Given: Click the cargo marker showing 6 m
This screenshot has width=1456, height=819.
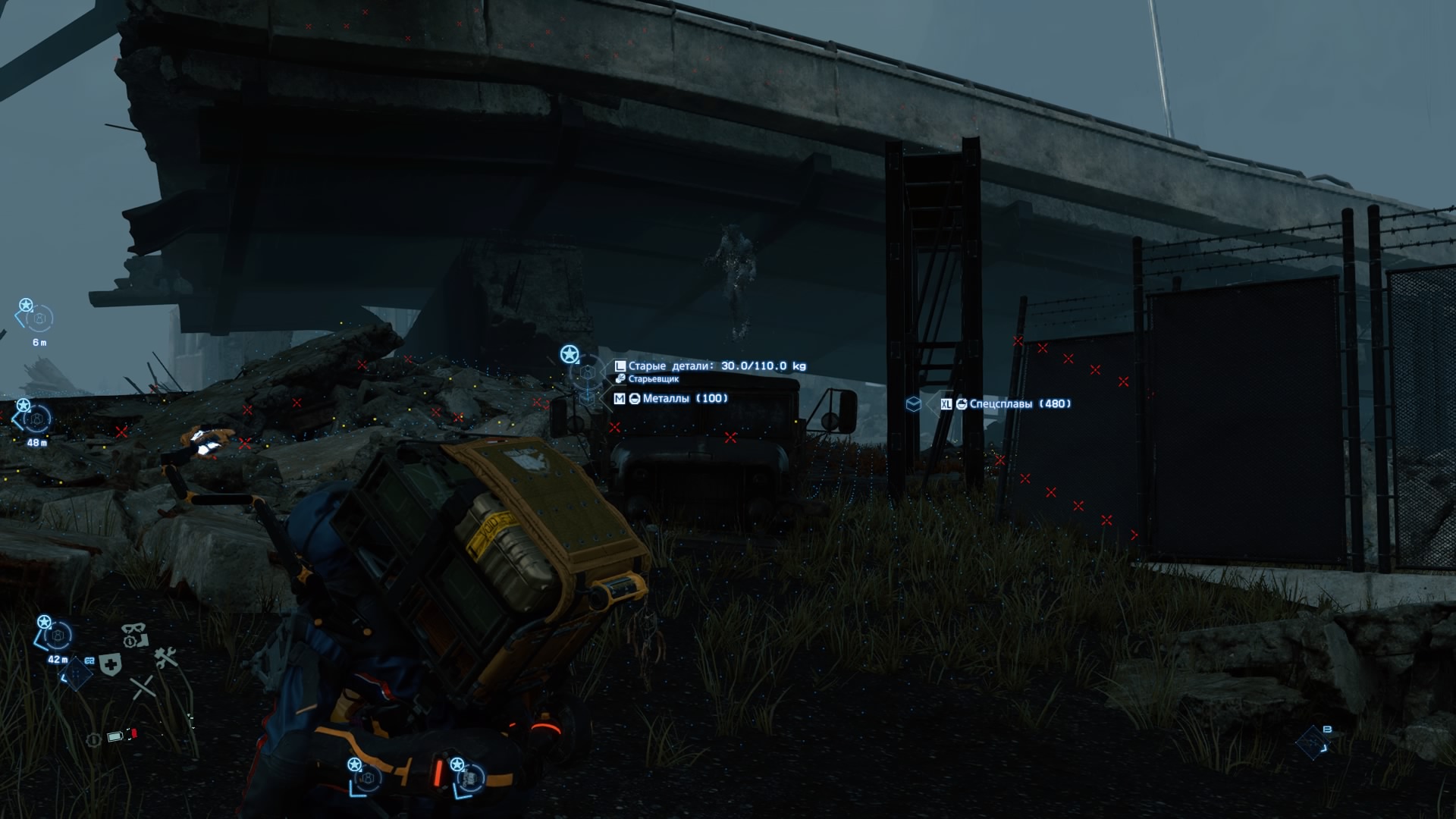Looking at the screenshot, I should pyautogui.click(x=37, y=318).
